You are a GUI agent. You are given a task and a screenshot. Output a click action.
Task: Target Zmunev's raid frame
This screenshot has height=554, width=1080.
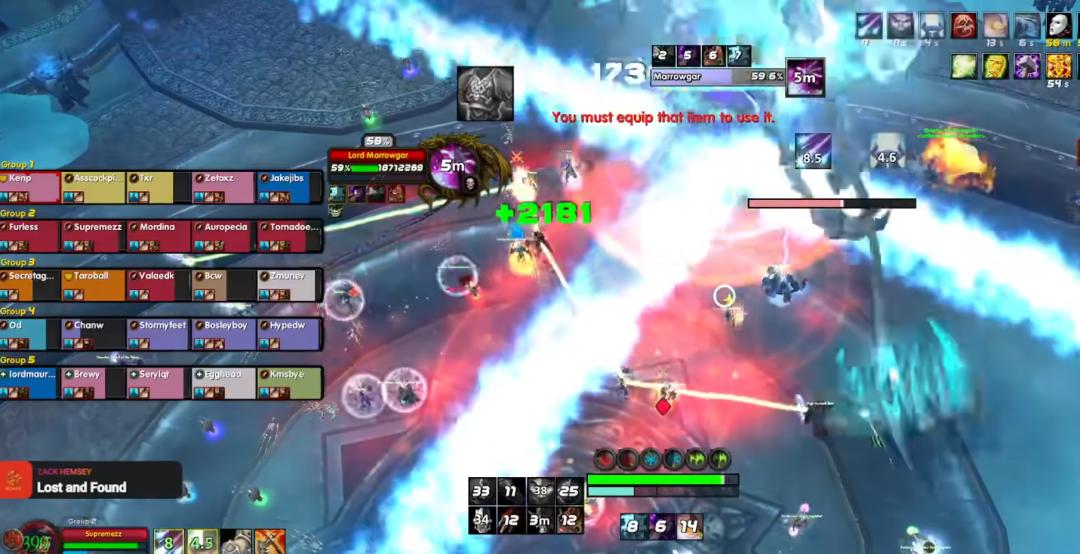click(x=289, y=284)
